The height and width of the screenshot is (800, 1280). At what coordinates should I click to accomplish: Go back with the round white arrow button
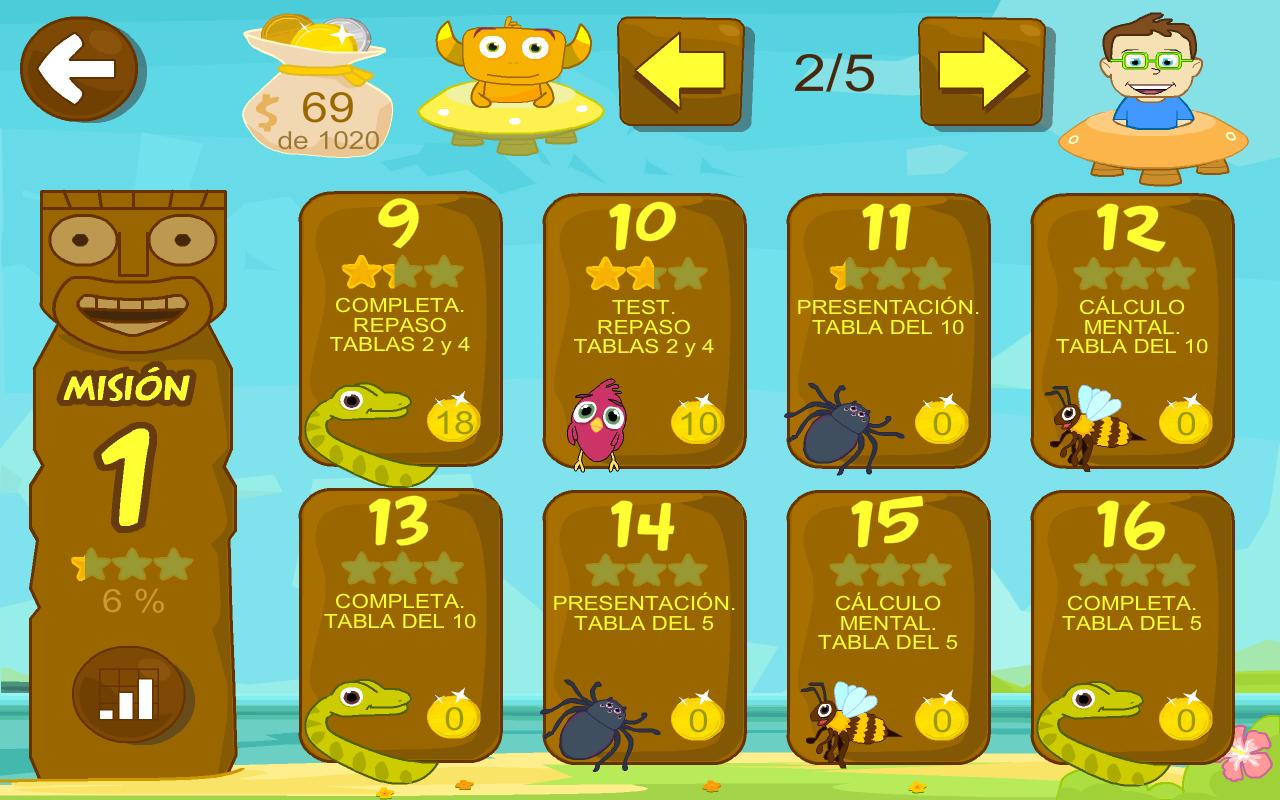click(79, 69)
